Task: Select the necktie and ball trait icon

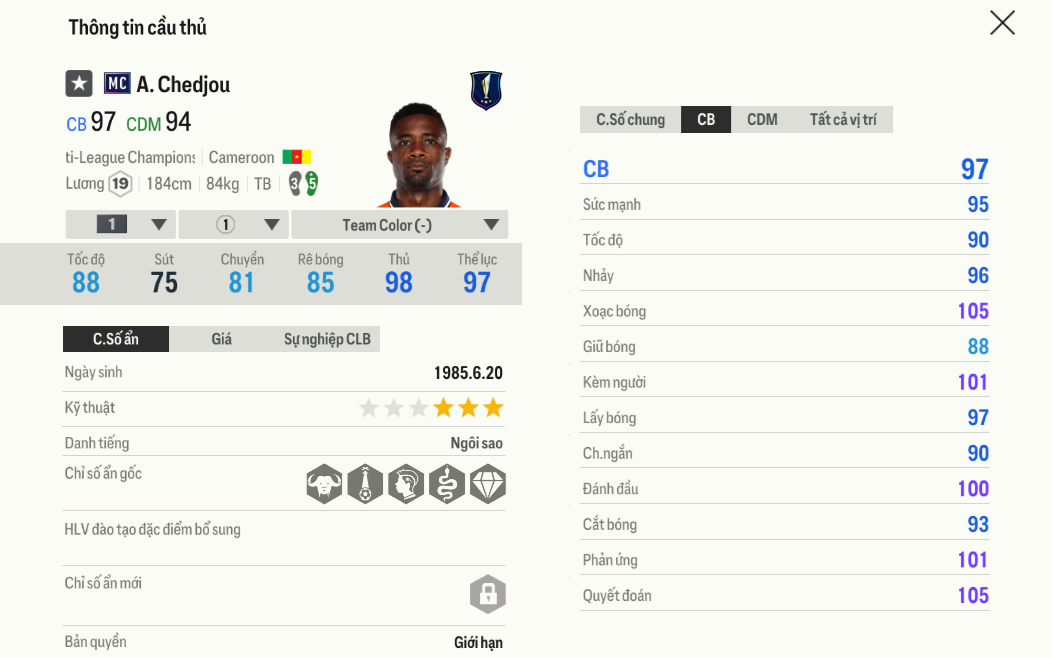Action: (365, 484)
